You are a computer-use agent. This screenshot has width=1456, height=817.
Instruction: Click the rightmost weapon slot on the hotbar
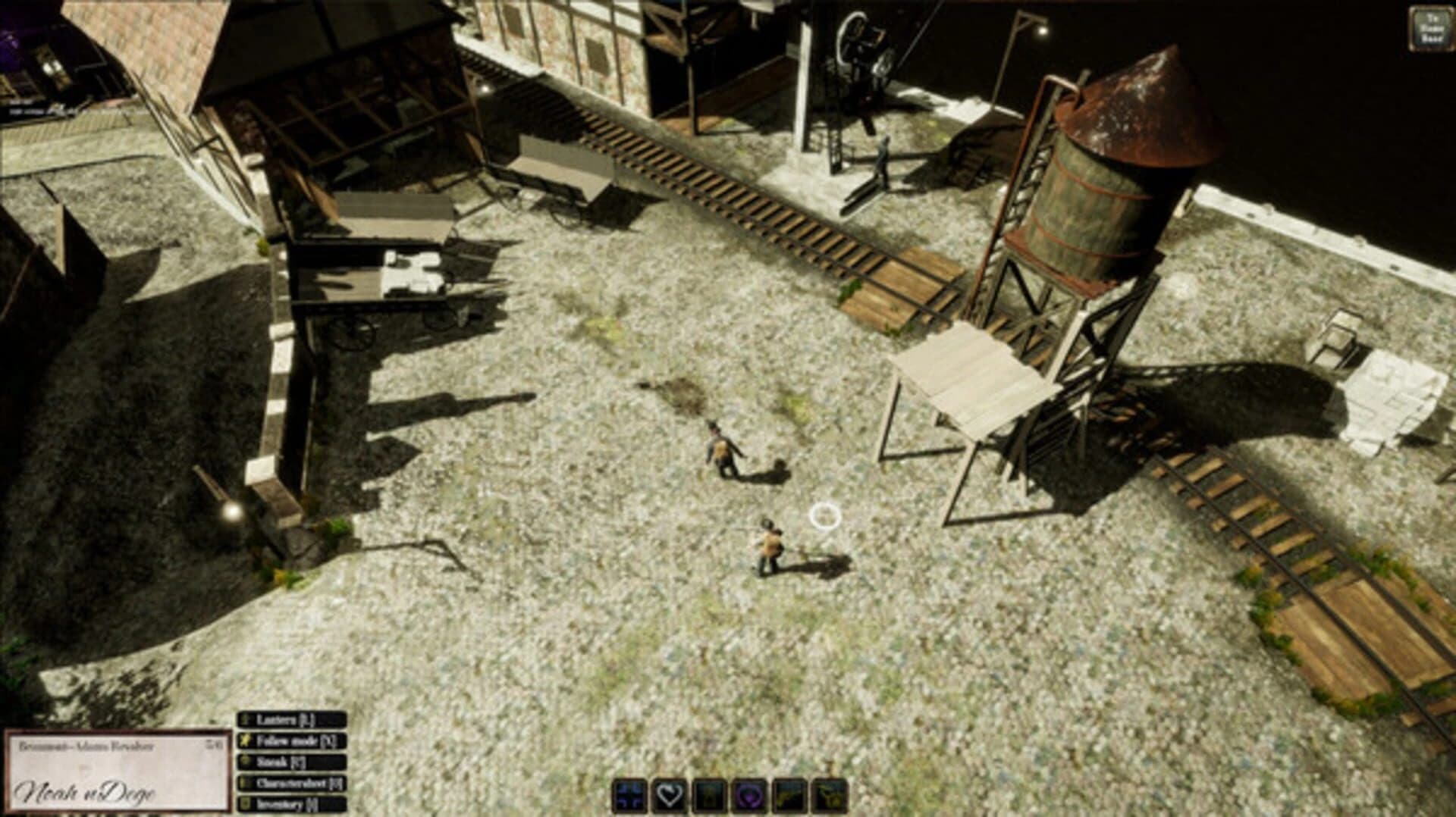[x=829, y=796]
